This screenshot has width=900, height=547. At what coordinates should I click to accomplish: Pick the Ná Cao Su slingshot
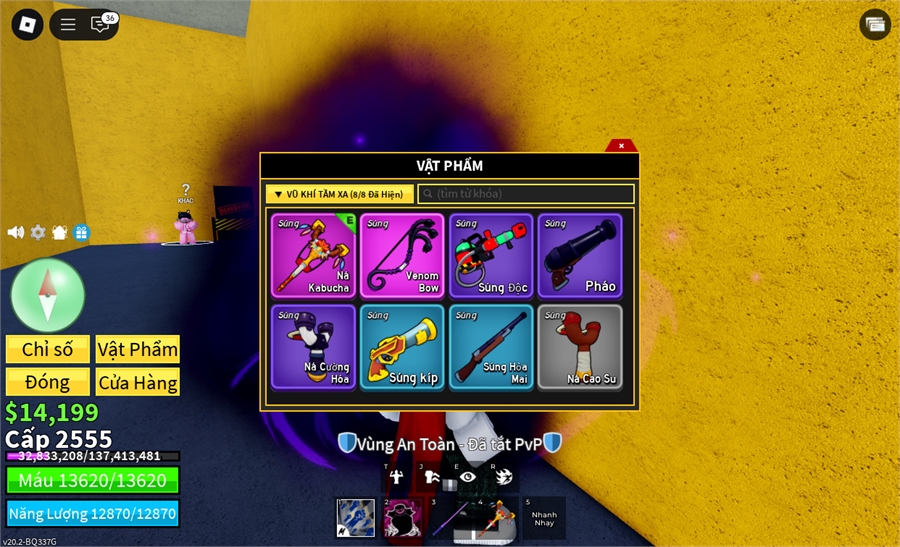580,346
